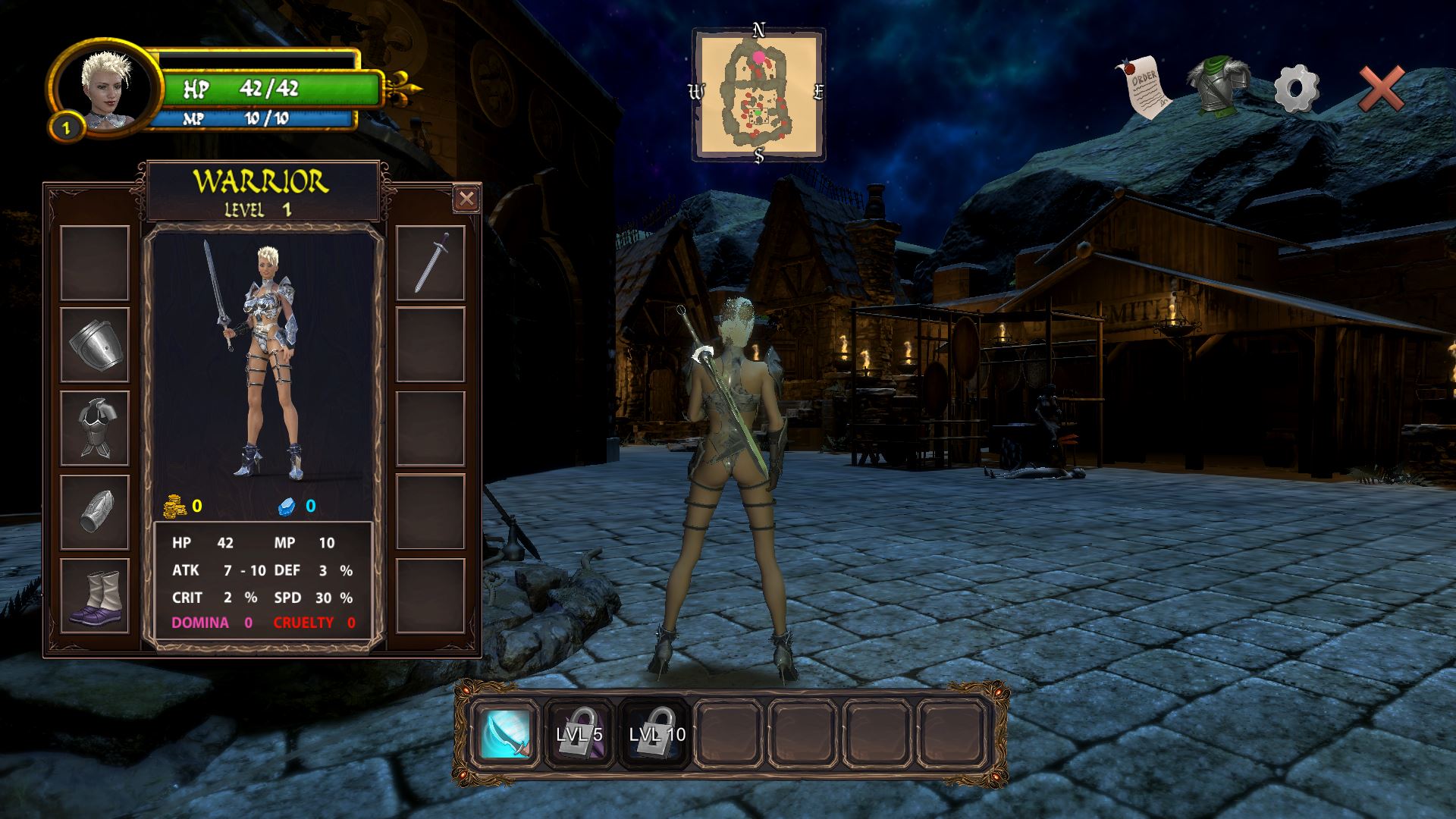This screenshot has width=1456, height=819.
Task: Click the red X exit button
Action: click(x=1381, y=89)
